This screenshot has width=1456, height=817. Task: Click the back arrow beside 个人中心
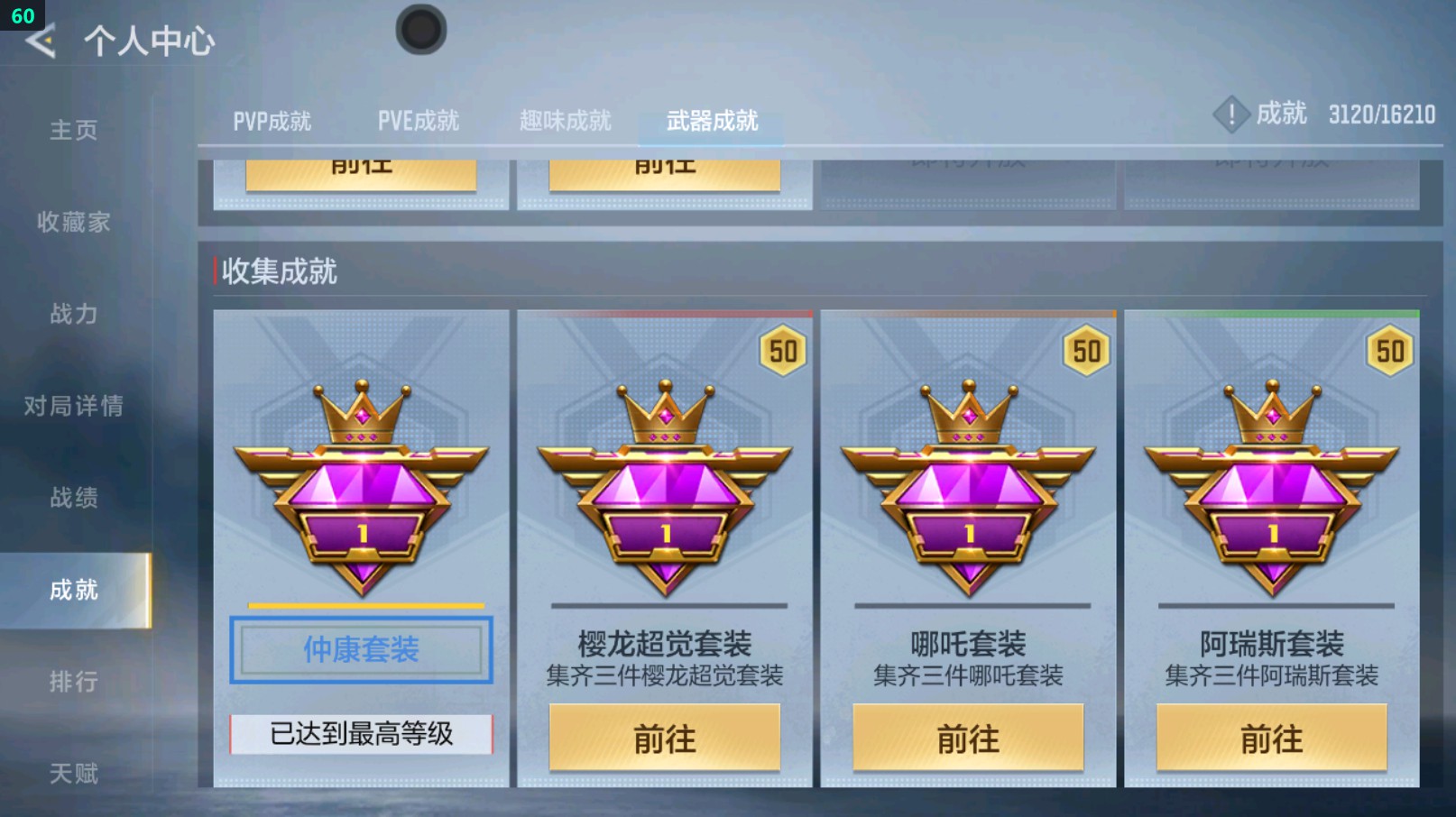pyautogui.click(x=41, y=40)
